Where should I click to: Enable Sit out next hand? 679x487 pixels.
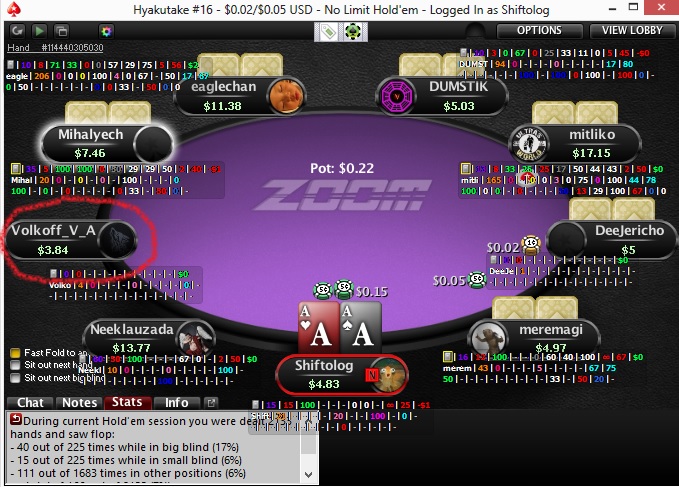[x=15, y=365]
